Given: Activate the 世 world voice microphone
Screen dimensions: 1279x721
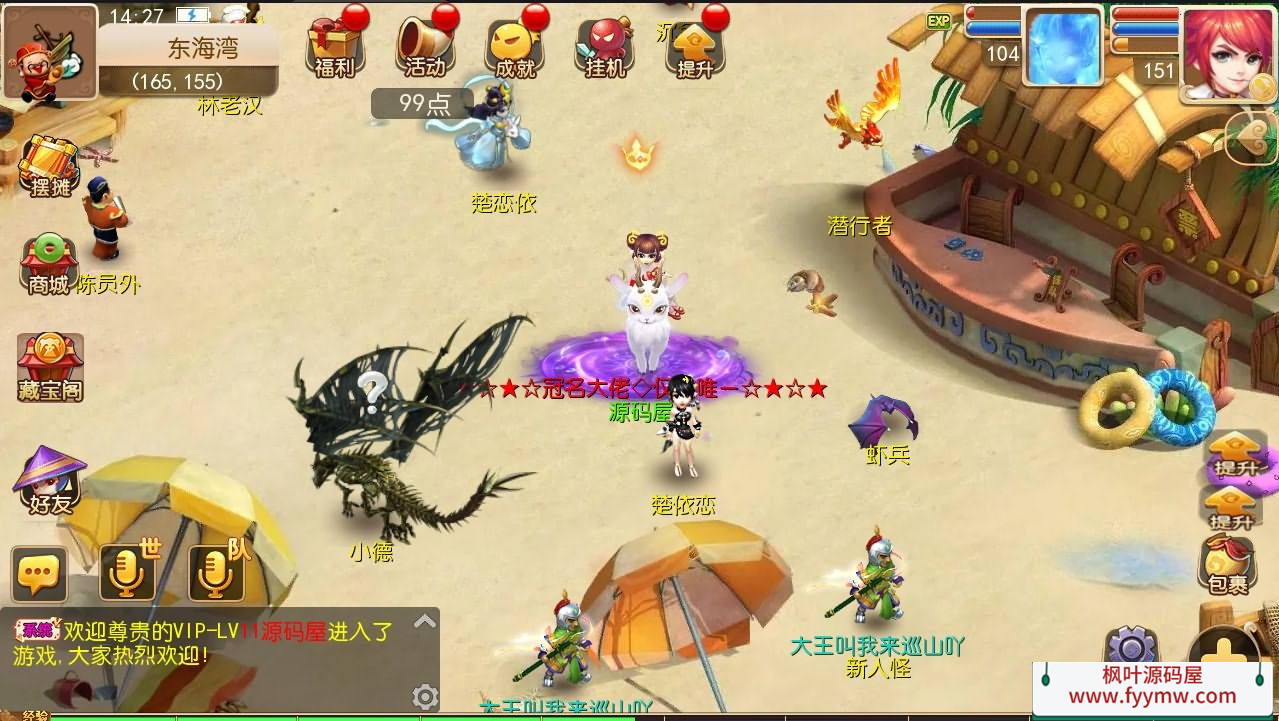Looking at the screenshot, I should point(127,574).
